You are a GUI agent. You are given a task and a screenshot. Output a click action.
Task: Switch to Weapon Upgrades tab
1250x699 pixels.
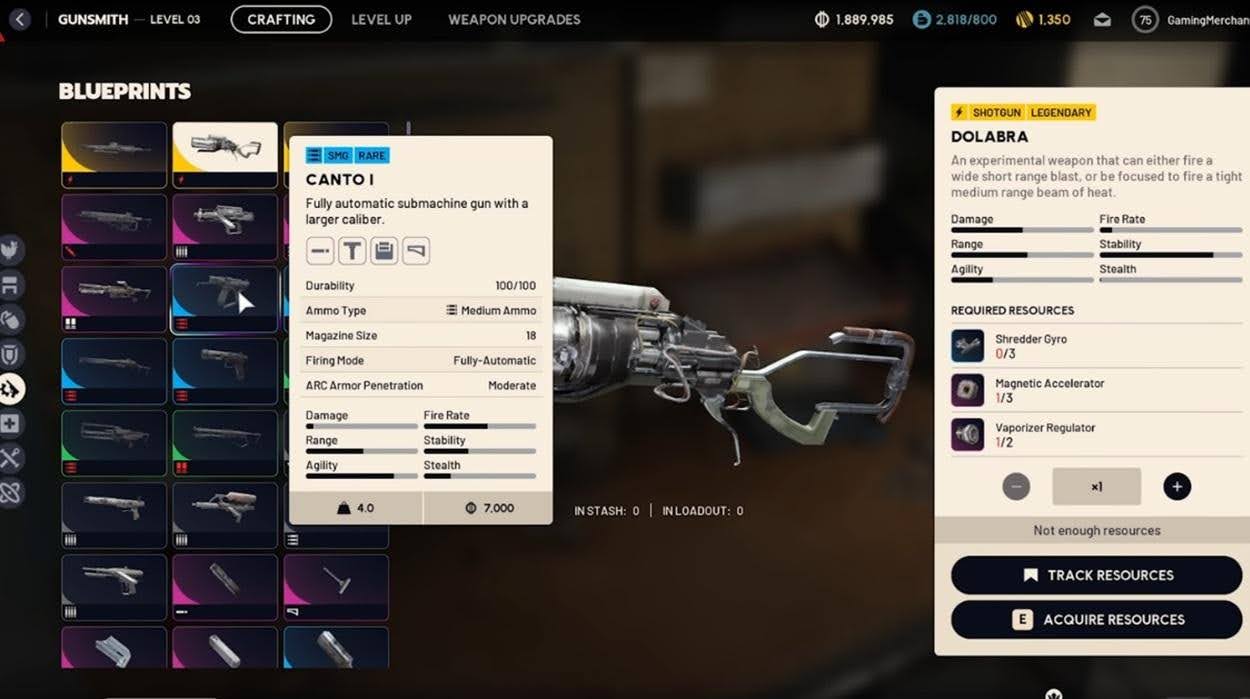[x=514, y=19]
